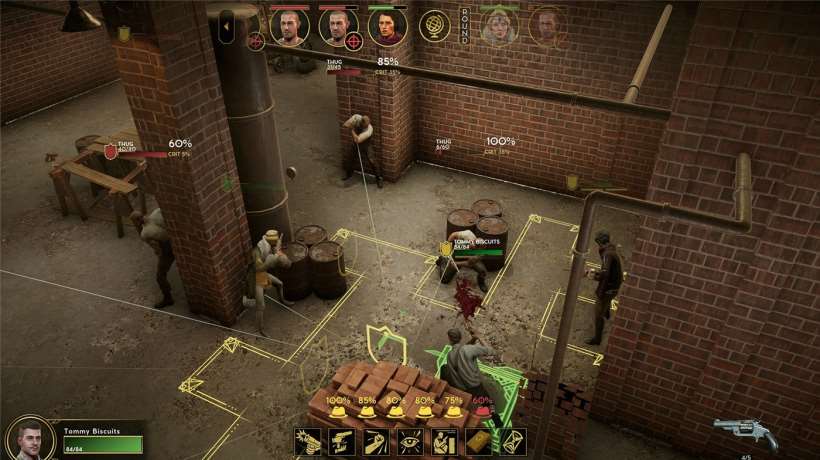Pick the 75% hit chance fedora target
The image size is (820, 460).
click(453, 411)
